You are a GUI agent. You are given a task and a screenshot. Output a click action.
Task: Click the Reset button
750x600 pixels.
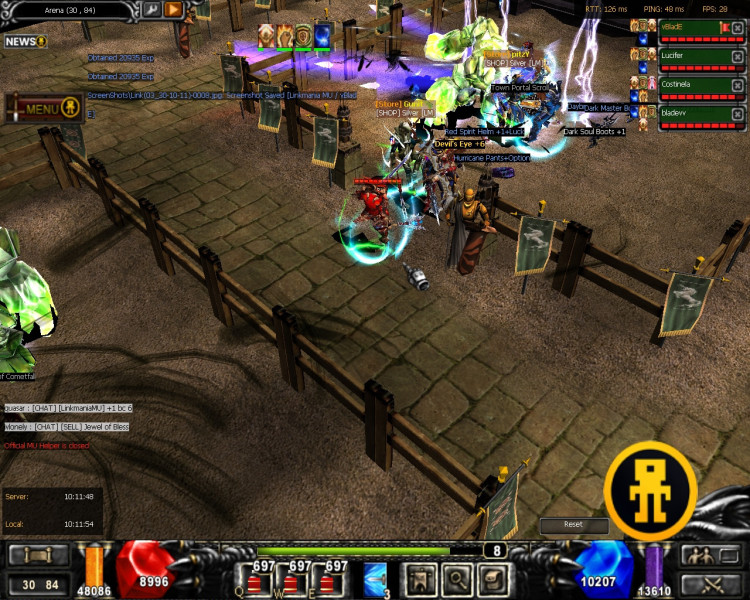[x=573, y=524]
